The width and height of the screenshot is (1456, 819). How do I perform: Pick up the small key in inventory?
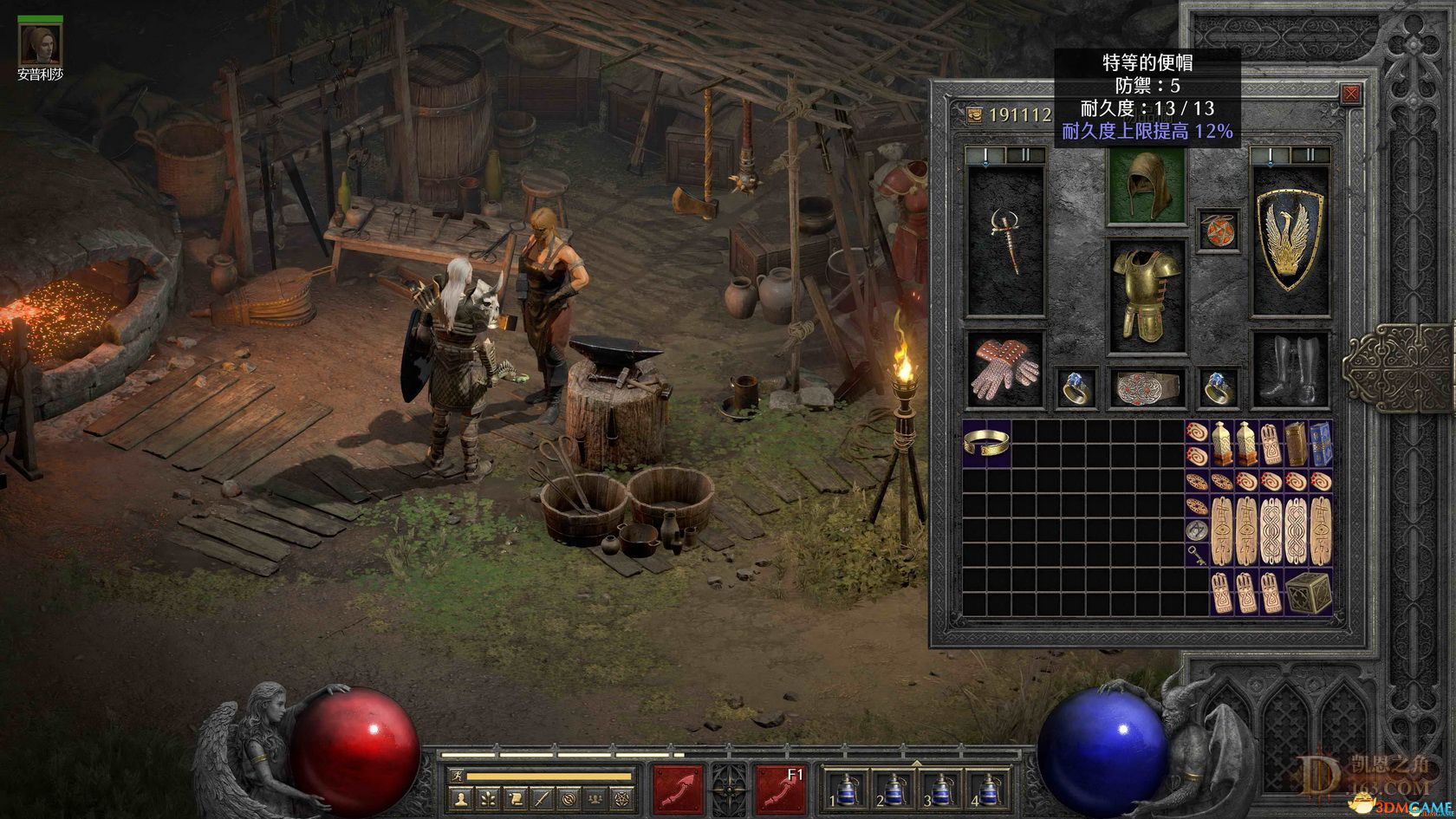pyautogui.click(x=1196, y=553)
